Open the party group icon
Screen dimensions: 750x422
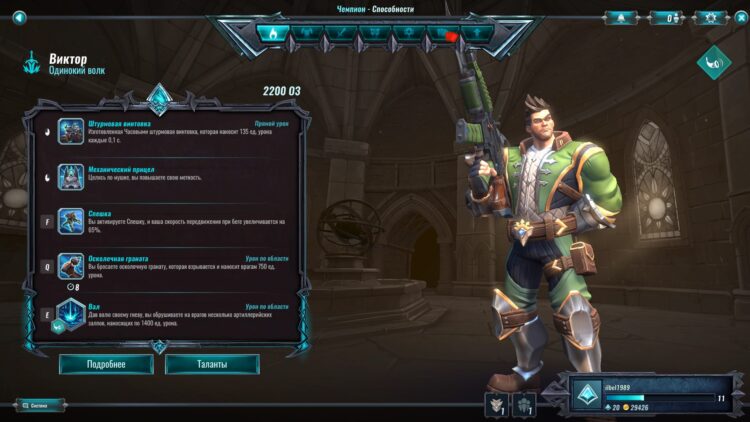(x=526, y=404)
